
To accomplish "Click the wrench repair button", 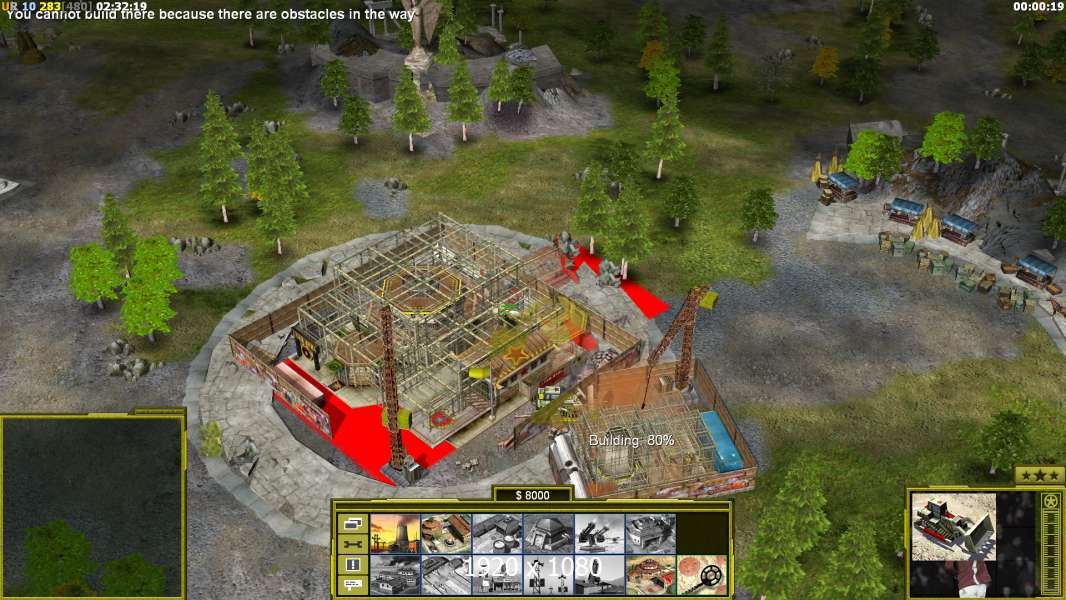I will click(352, 544).
